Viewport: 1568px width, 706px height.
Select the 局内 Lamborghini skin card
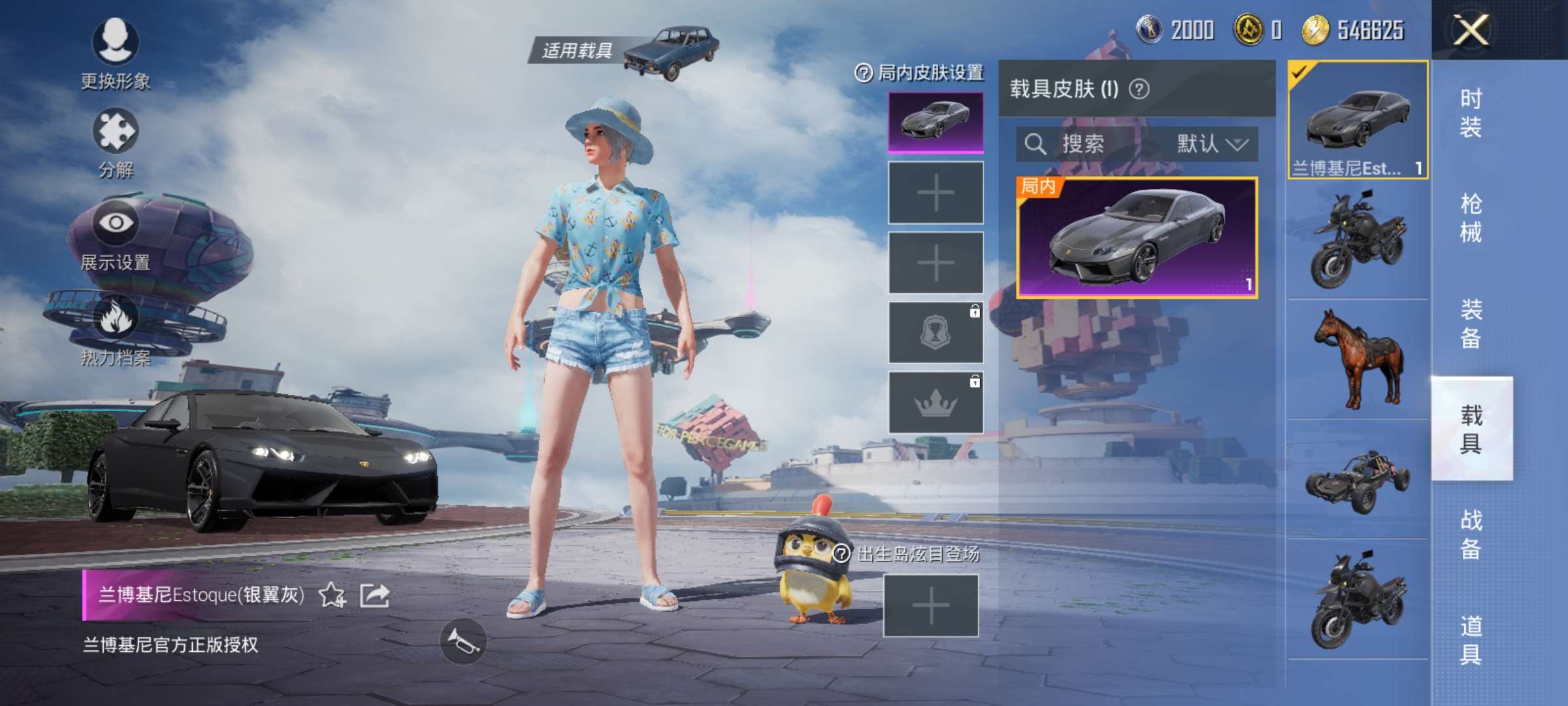(1137, 237)
